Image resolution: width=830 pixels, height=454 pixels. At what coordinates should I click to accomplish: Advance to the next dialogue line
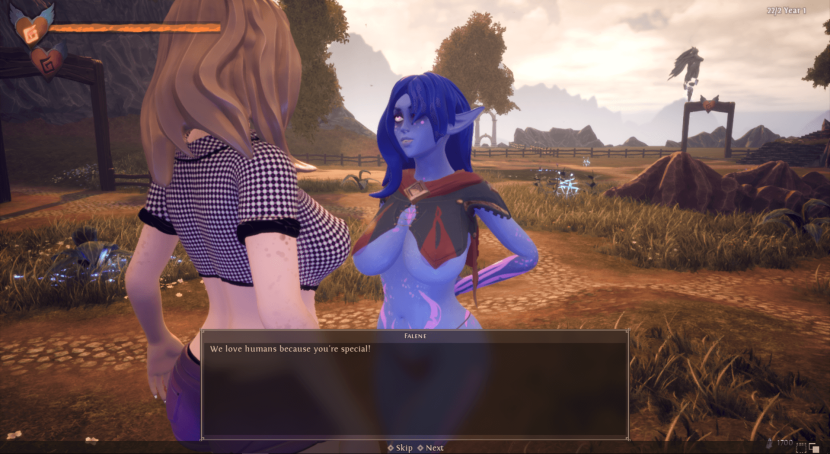tap(431, 448)
